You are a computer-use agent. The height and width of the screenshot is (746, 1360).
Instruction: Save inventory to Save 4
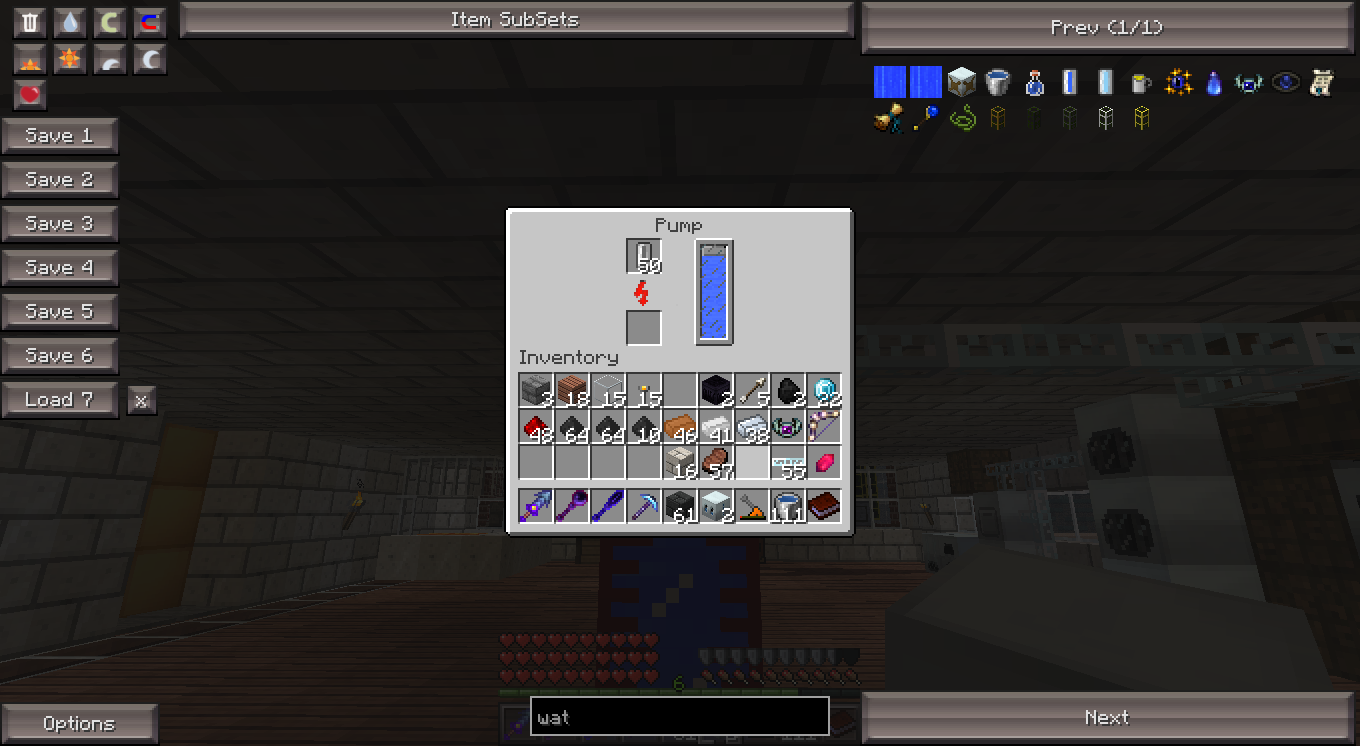[x=59, y=268]
